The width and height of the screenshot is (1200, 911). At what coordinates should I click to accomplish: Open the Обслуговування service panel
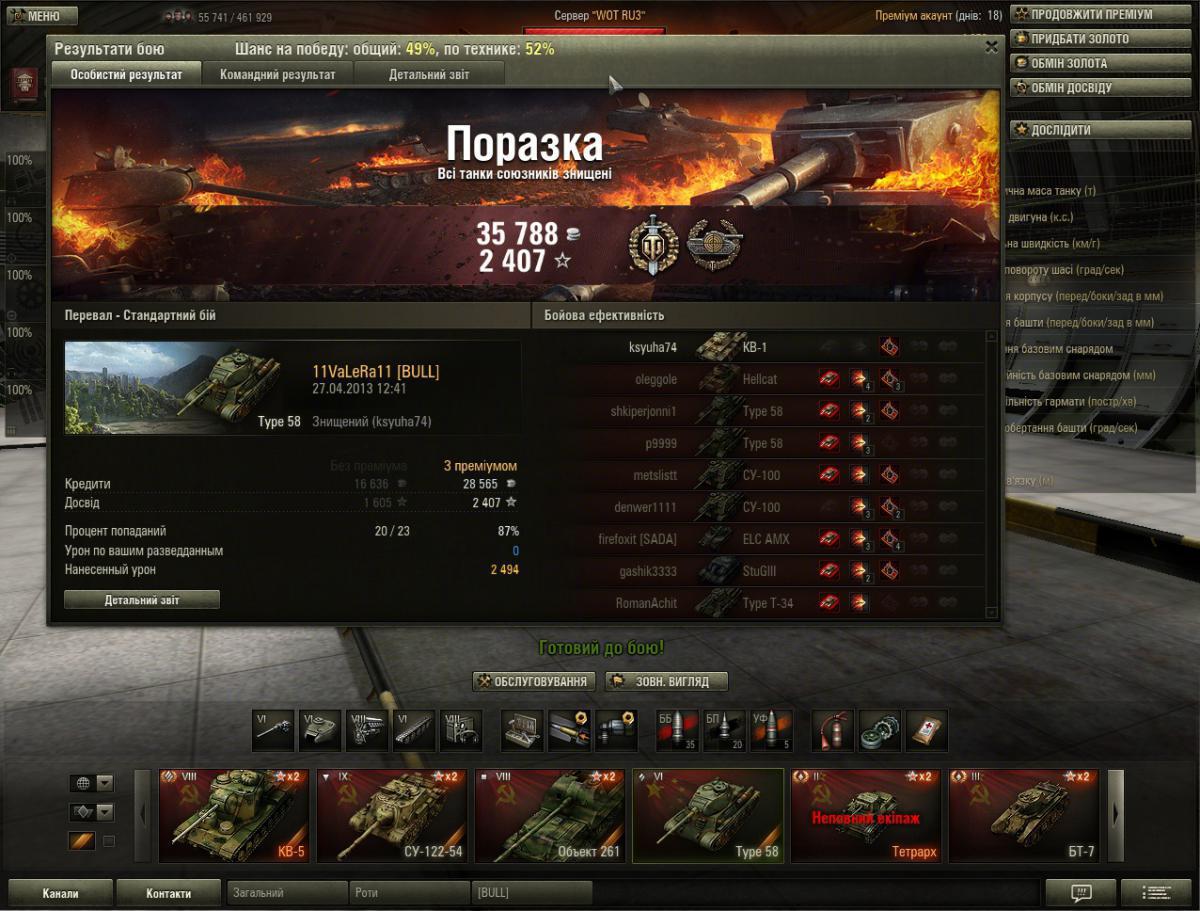535,682
